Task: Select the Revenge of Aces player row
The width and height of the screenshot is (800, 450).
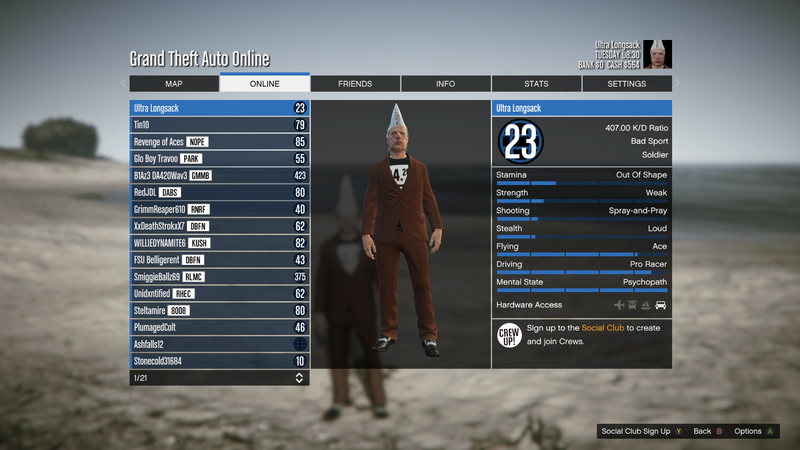Action: pos(219,142)
